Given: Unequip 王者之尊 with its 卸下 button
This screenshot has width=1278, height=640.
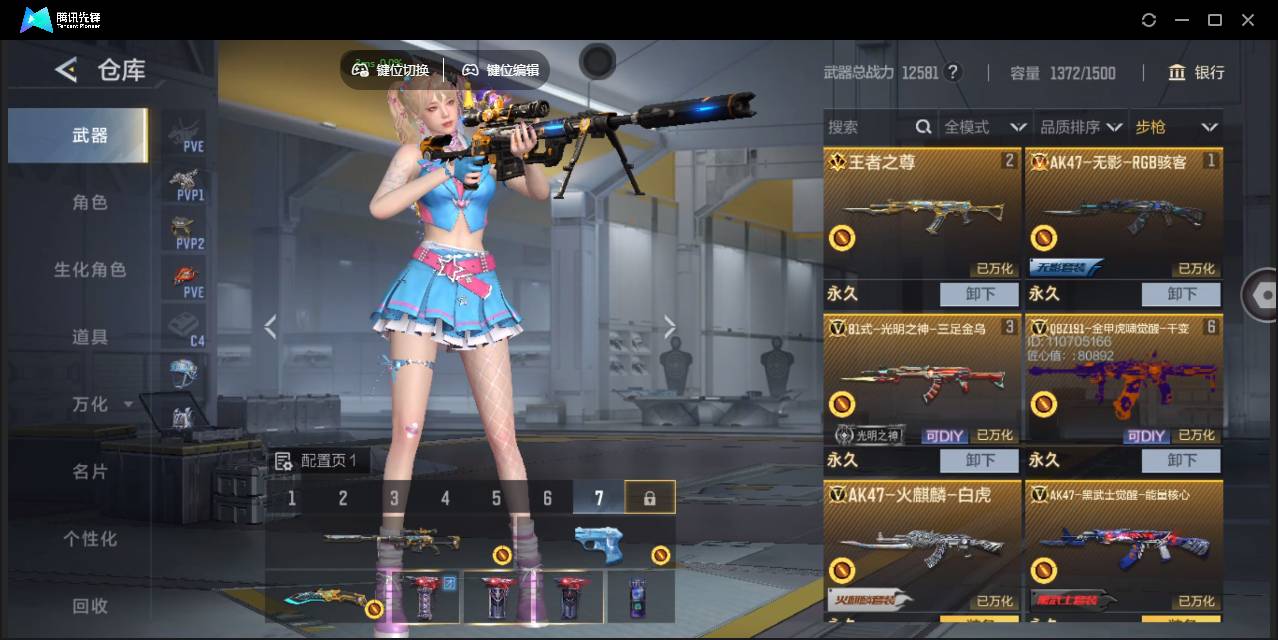Looking at the screenshot, I should (x=979, y=294).
